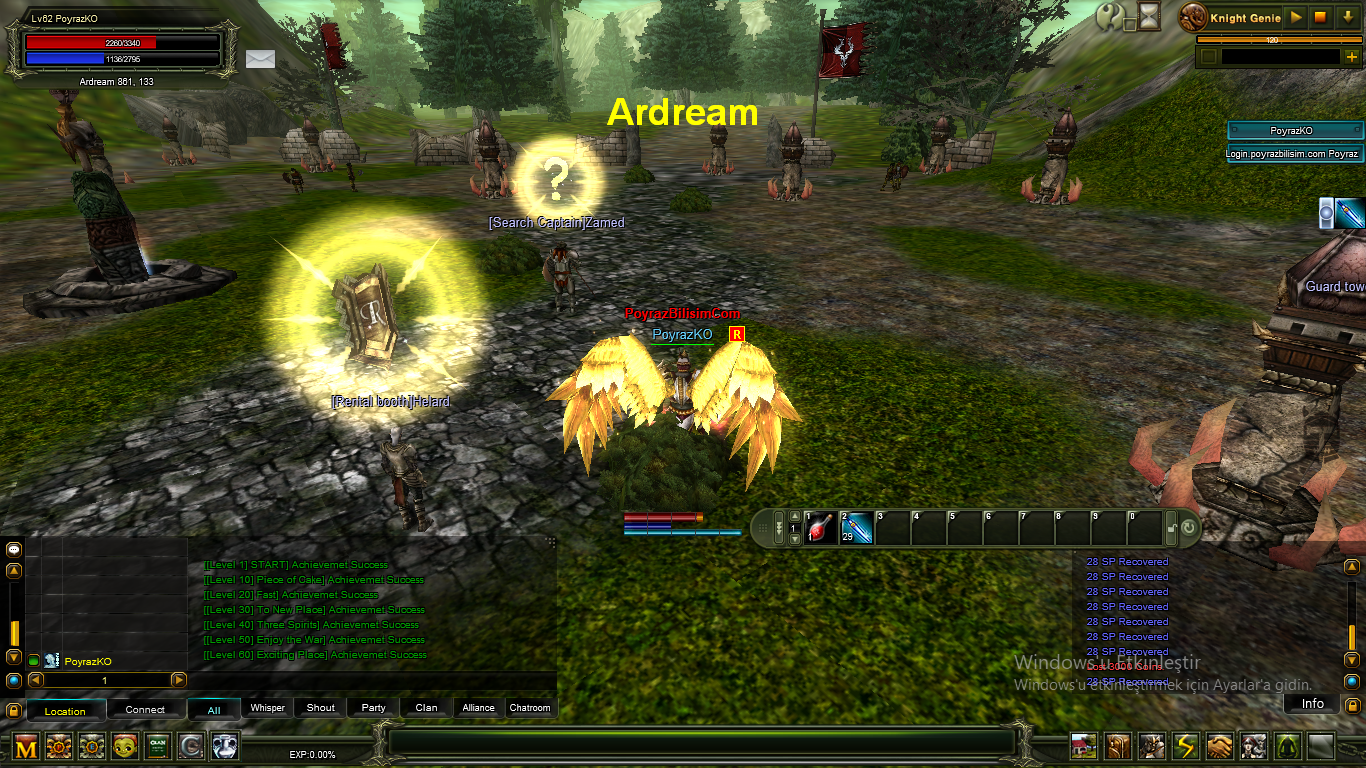Image resolution: width=1366 pixels, height=768 pixels.
Task: Click the gold M menu icon
Action: pos(26,746)
